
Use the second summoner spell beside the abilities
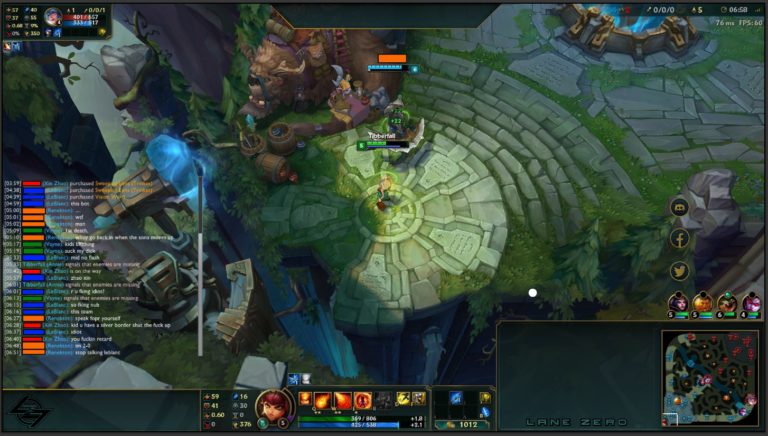coord(420,399)
